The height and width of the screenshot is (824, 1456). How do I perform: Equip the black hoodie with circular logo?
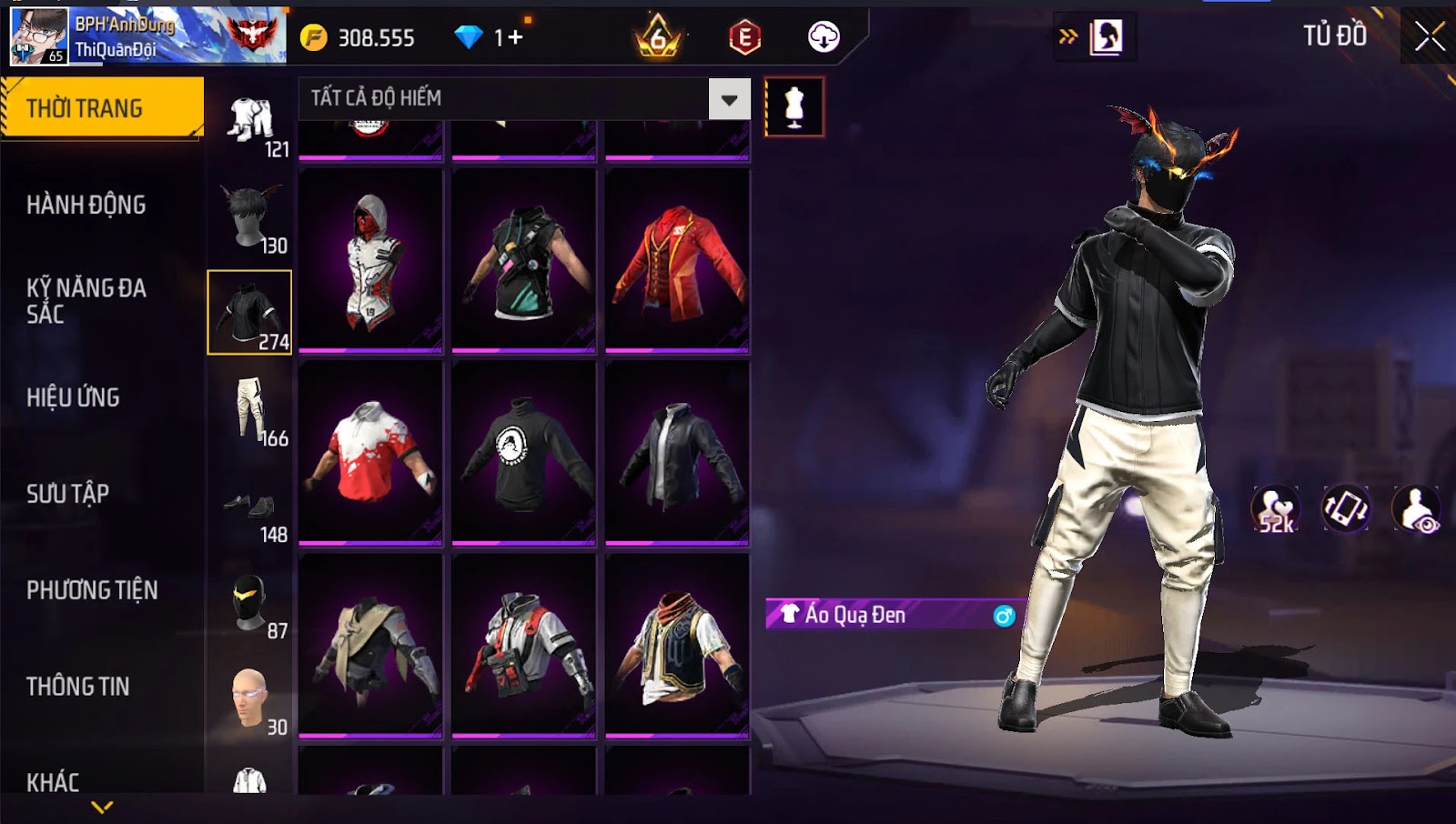click(x=524, y=453)
